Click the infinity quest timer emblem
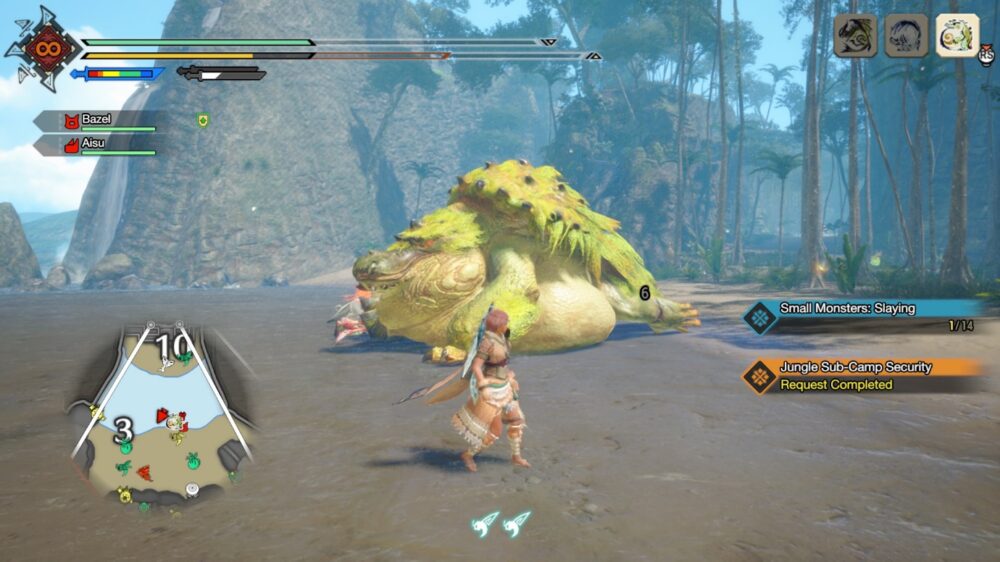 pyautogui.click(x=43, y=47)
